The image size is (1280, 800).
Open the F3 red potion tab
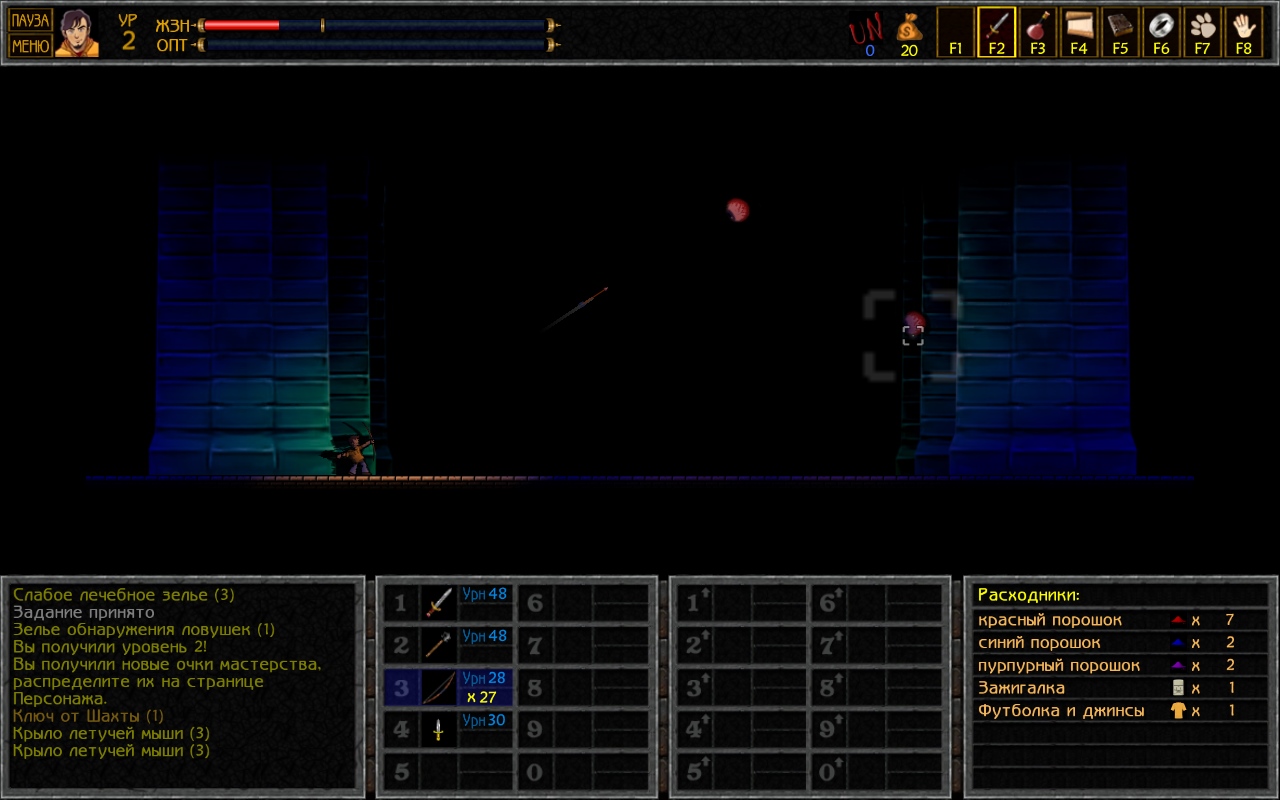[x=1037, y=32]
